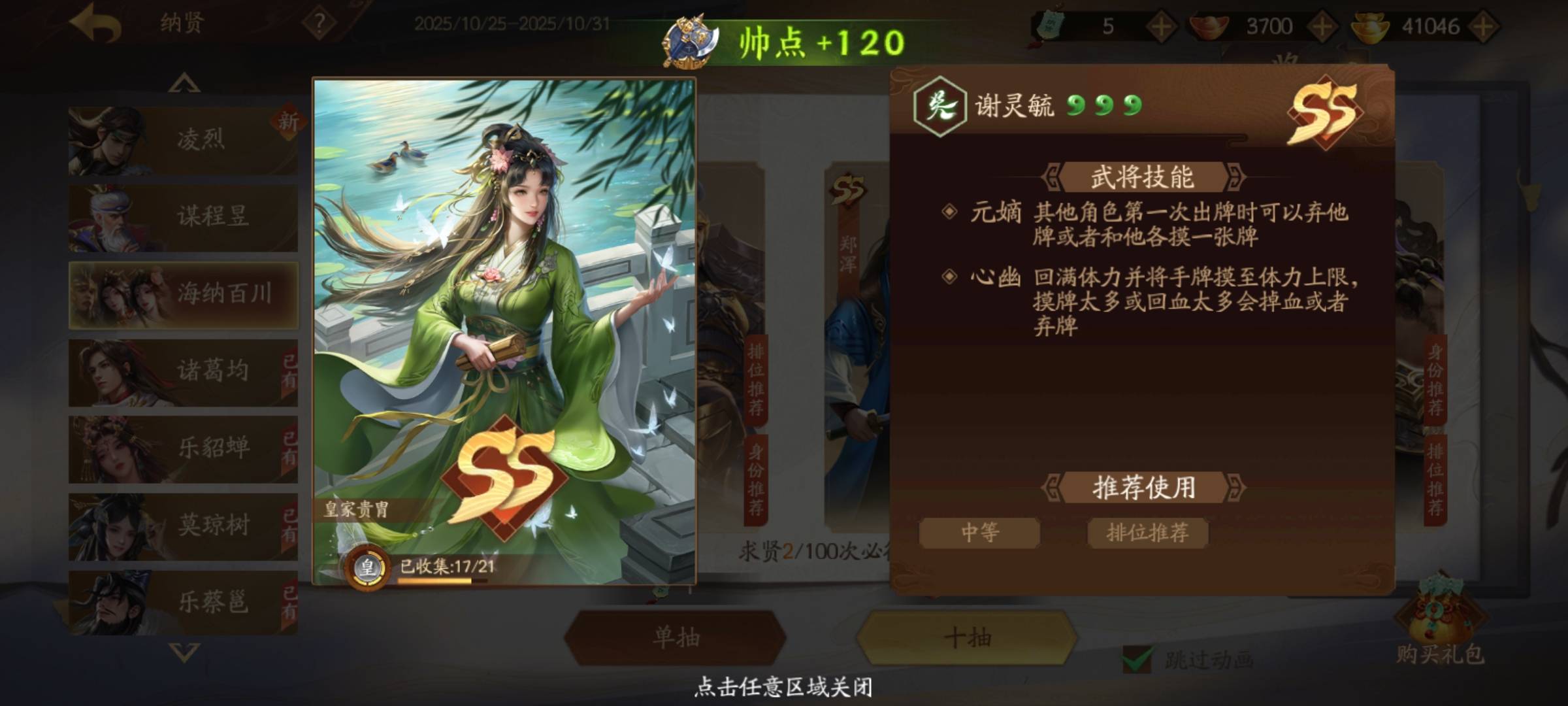The width and height of the screenshot is (1568, 706).
Task: Open the 诸葛均 banner entry
Action: pyautogui.click(x=183, y=371)
